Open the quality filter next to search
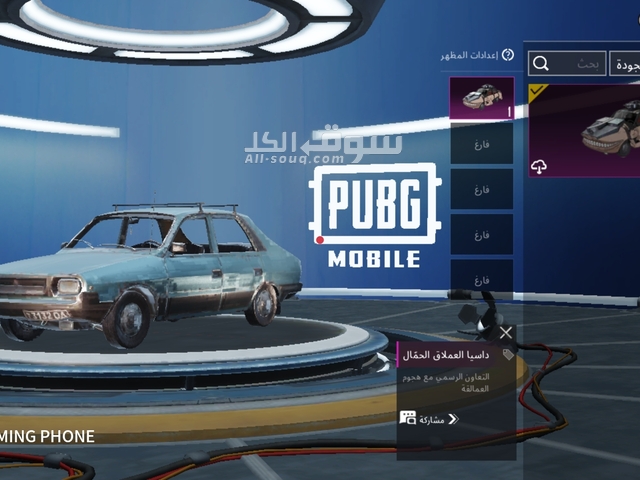640x480 pixels. (x=626, y=64)
